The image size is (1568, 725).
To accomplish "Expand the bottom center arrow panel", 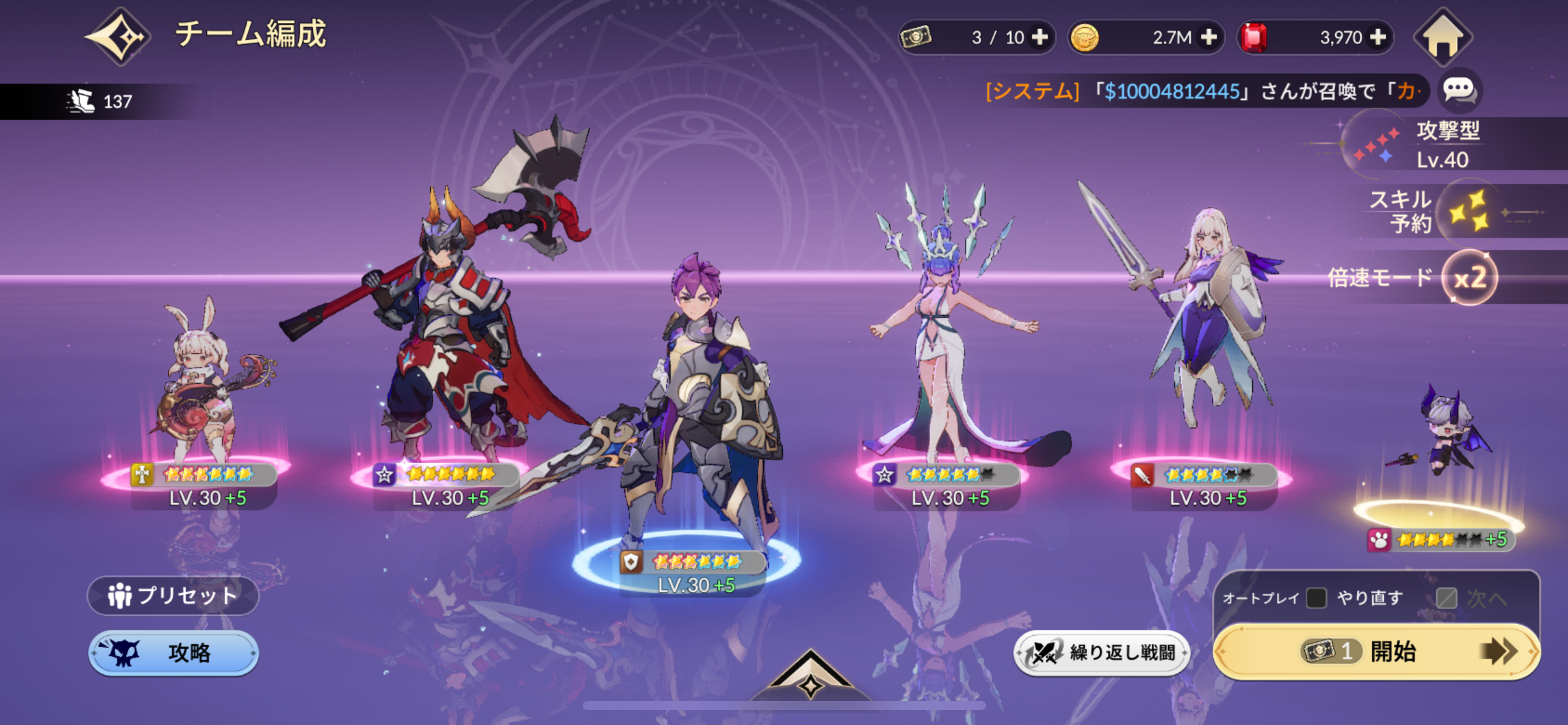I will coord(810,677).
